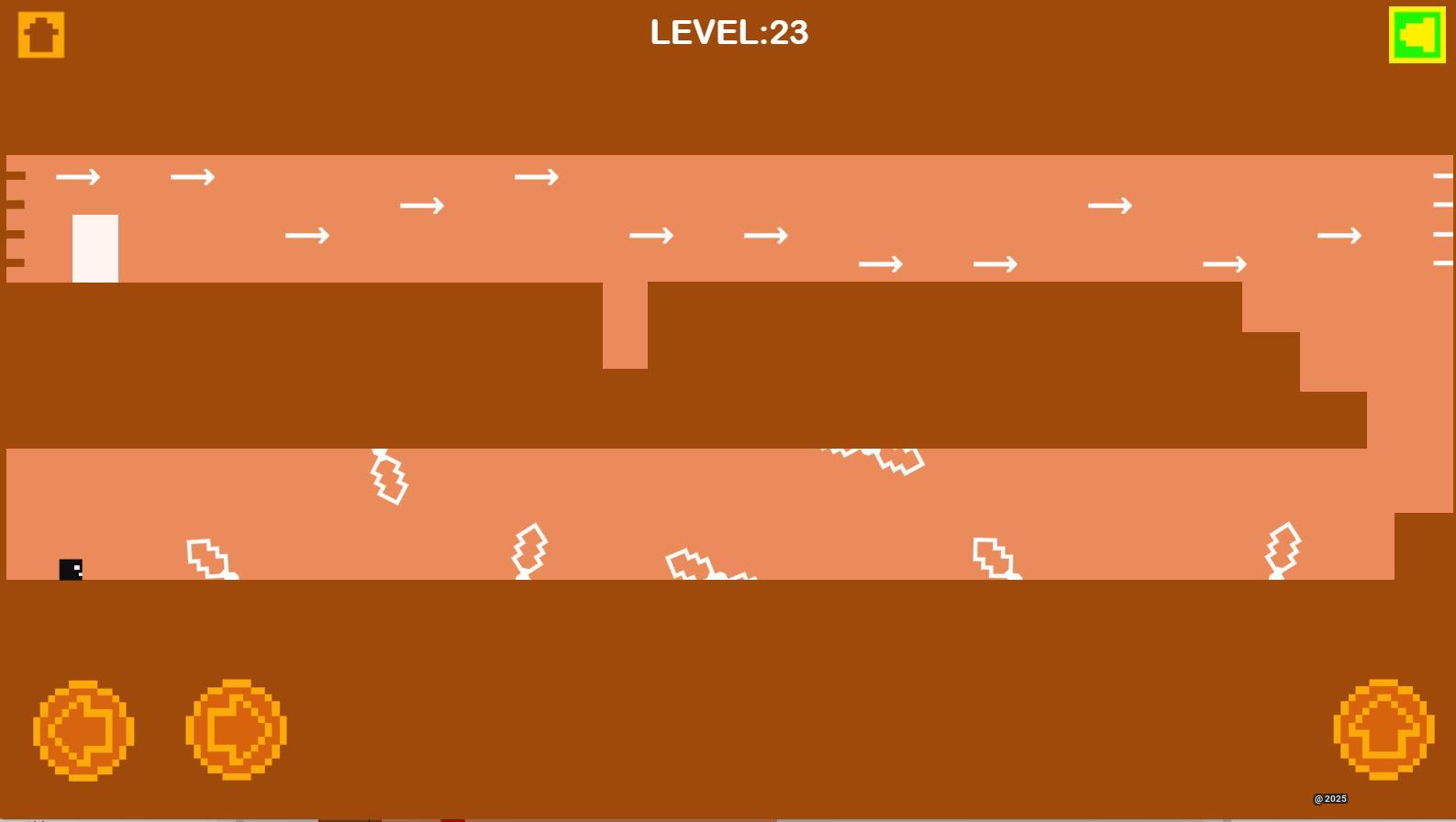Image resolution: width=1456 pixels, height=822 pixels.
Task: Select the LEVEL:23 title text
Action: point(728,33)
